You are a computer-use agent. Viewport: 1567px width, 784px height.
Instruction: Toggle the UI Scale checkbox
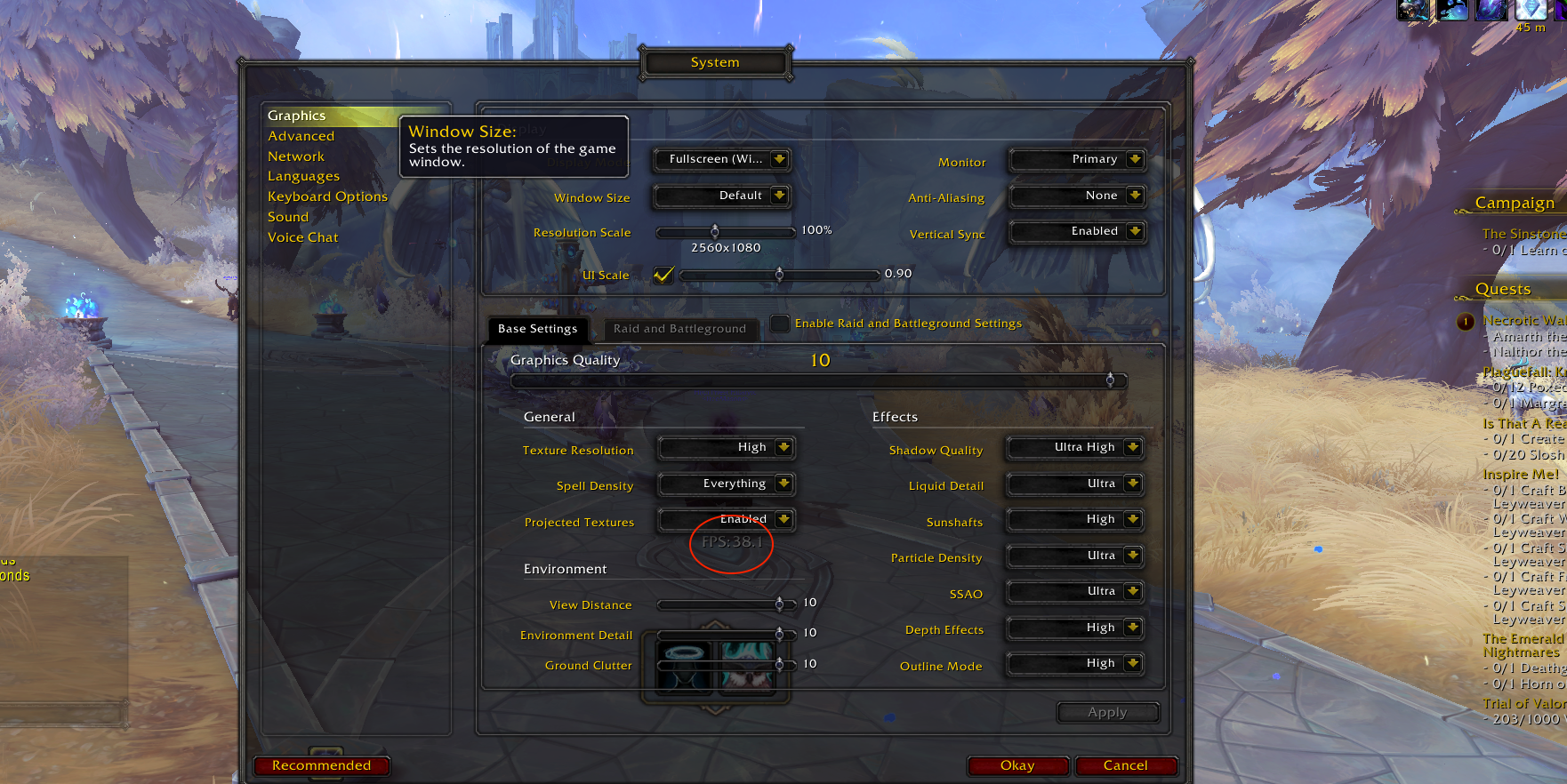663,275
